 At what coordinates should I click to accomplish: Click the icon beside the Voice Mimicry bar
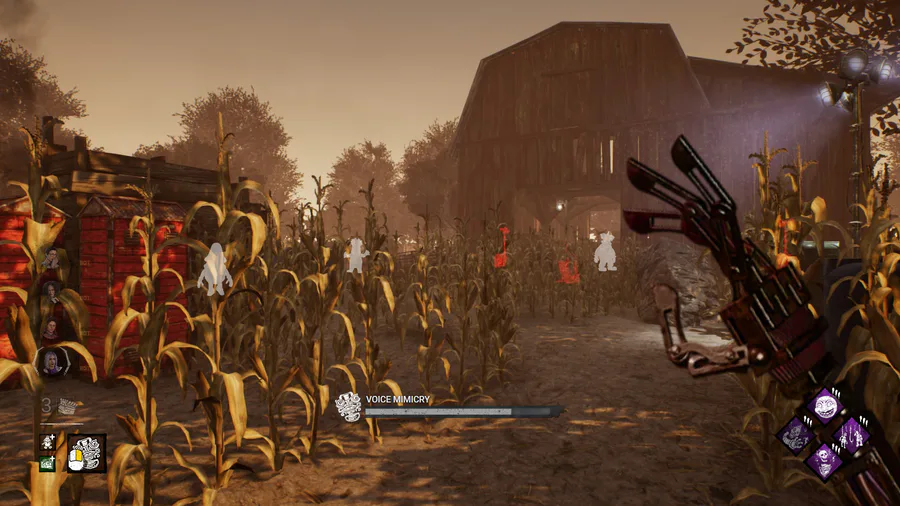(x=348, y=406)
